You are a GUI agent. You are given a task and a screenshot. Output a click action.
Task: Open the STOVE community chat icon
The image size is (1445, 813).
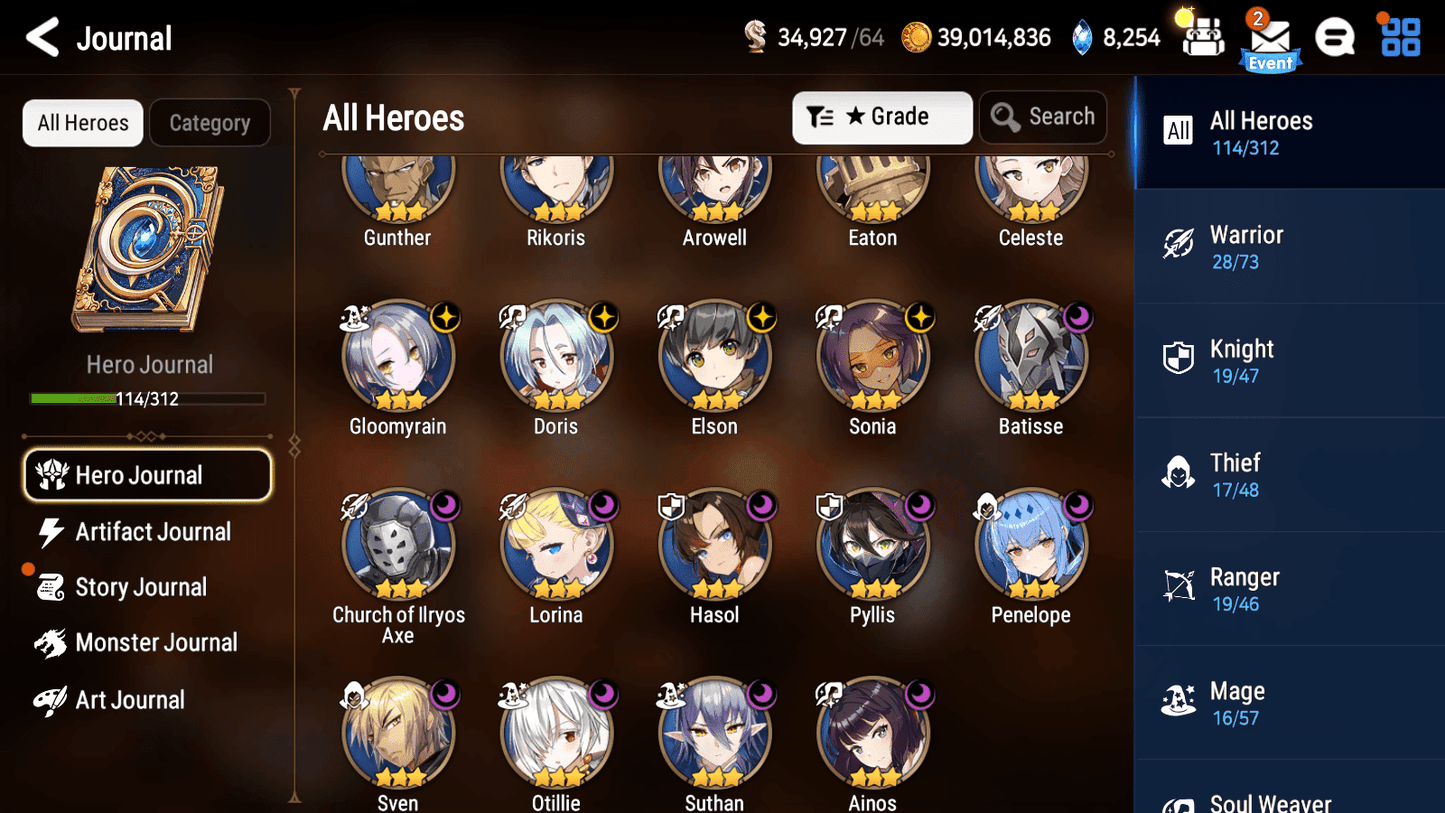pos(1335,36)
